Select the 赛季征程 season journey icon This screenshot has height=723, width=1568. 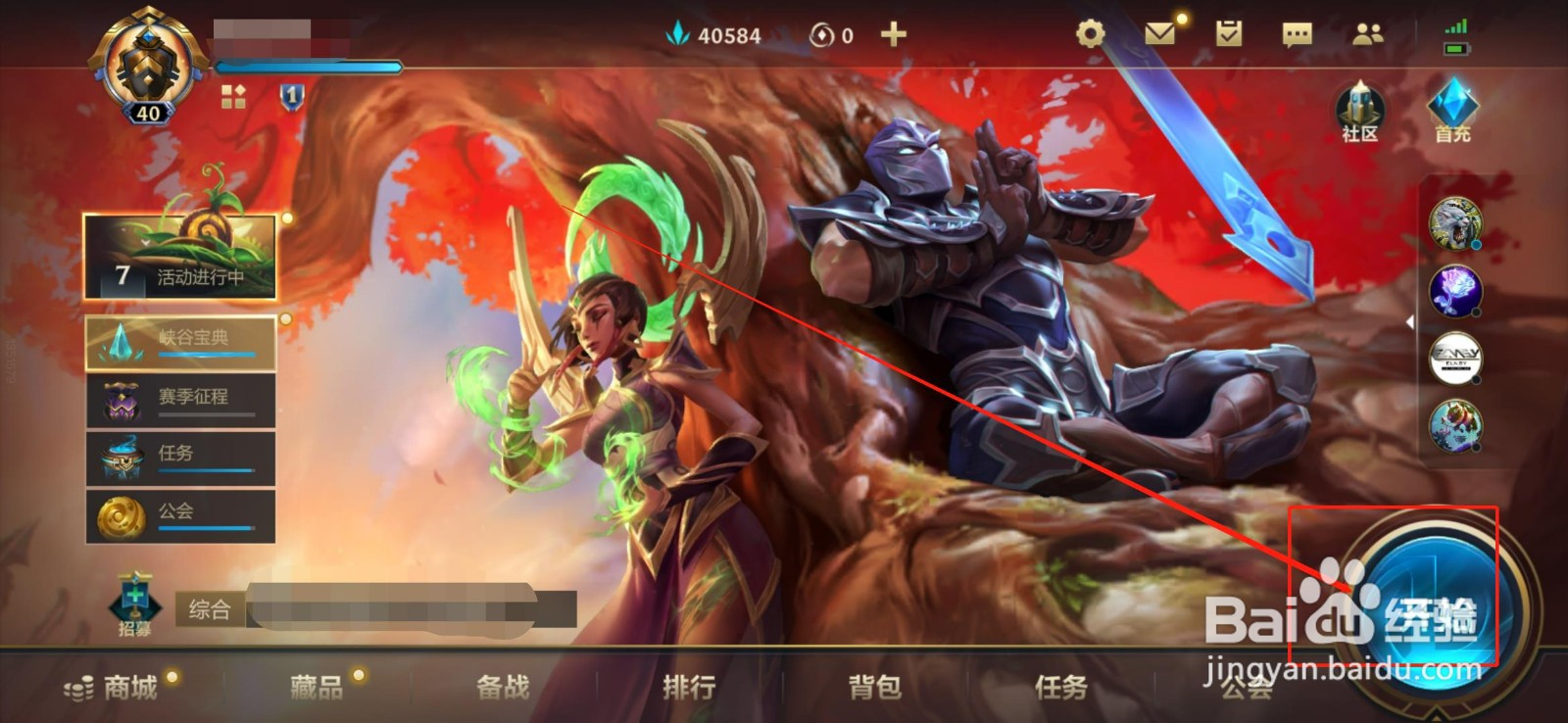(x=122, y=401)
